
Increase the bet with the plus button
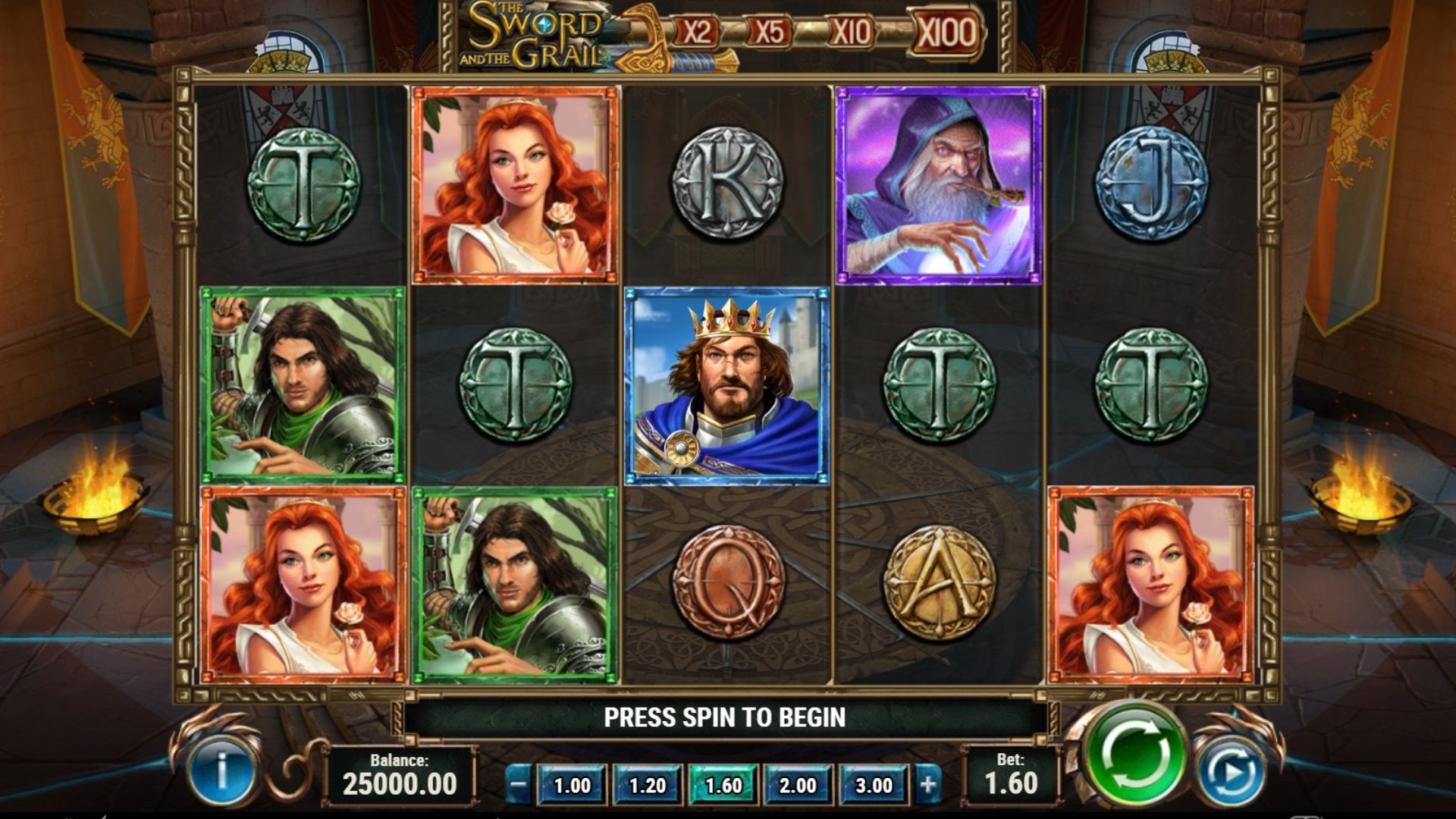click(928, 785)
